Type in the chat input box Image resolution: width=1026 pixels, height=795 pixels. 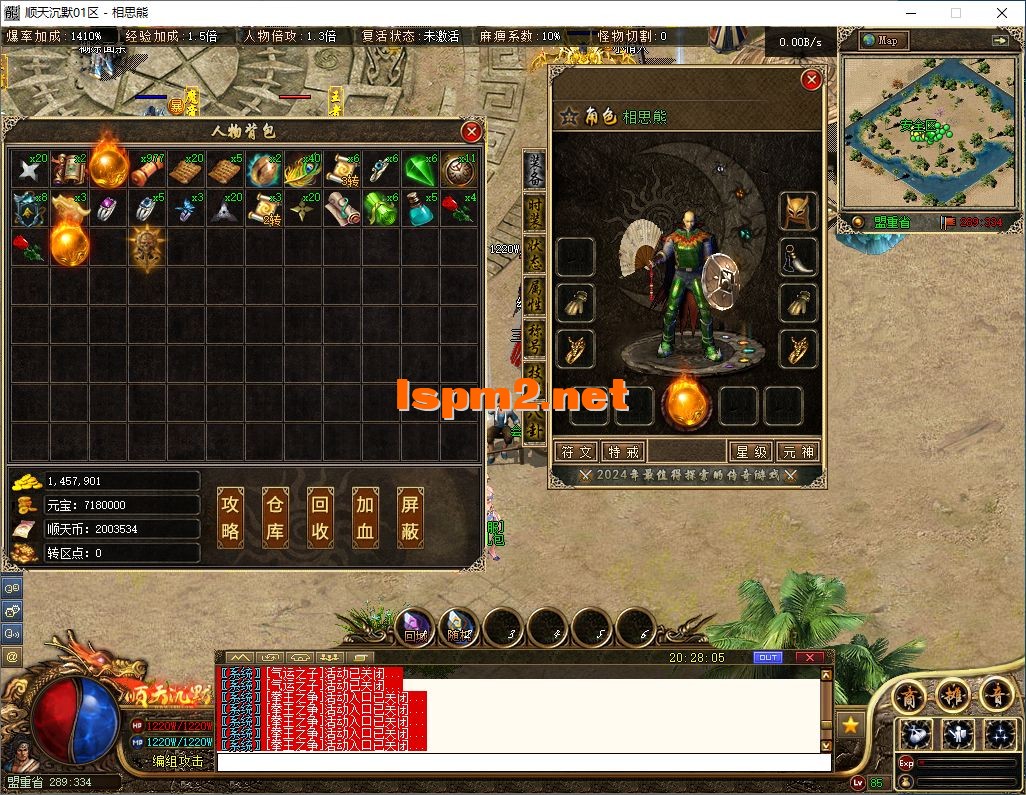[520, 762]
